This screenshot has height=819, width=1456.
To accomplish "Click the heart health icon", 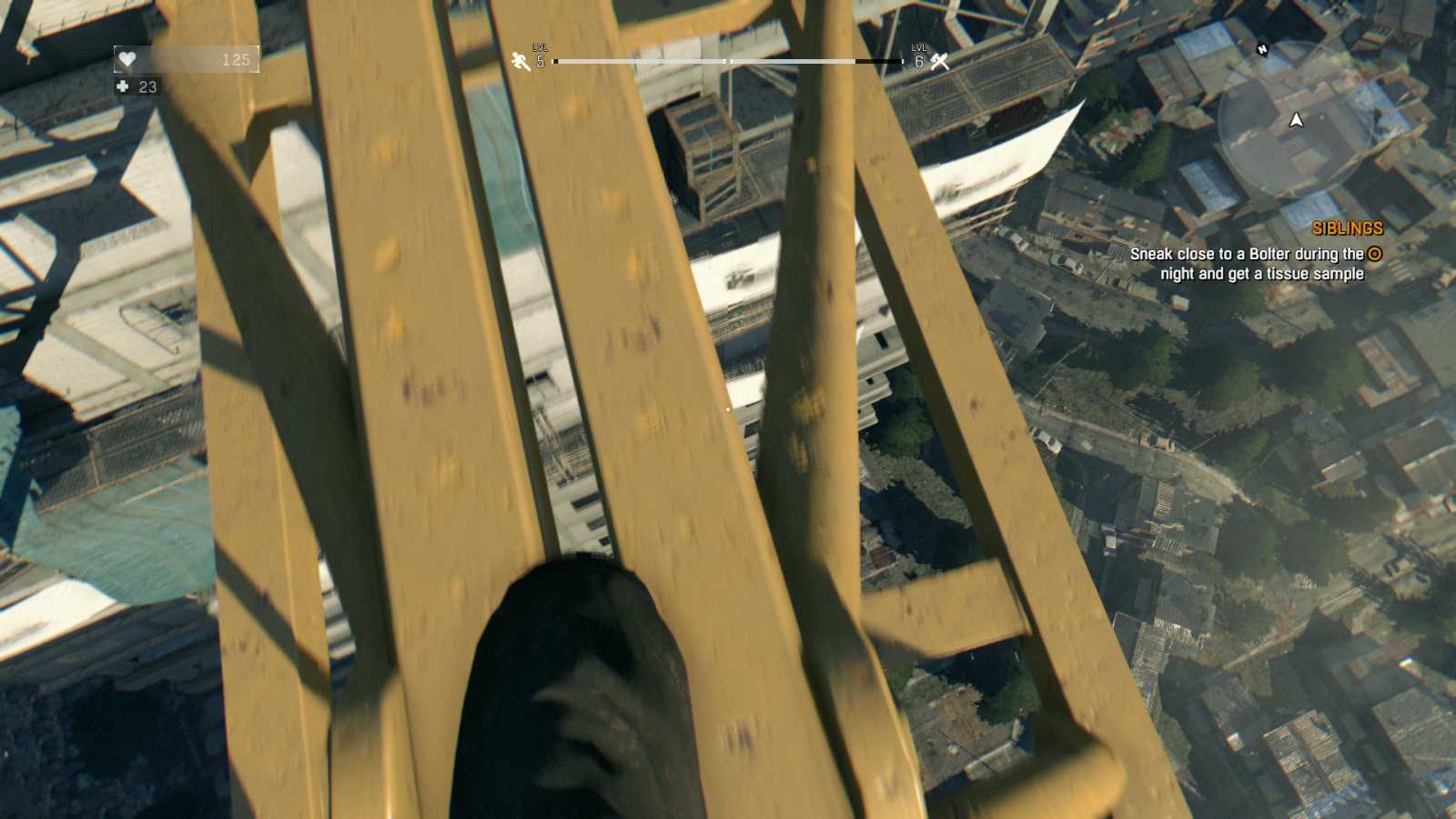I will pos(126,58).
